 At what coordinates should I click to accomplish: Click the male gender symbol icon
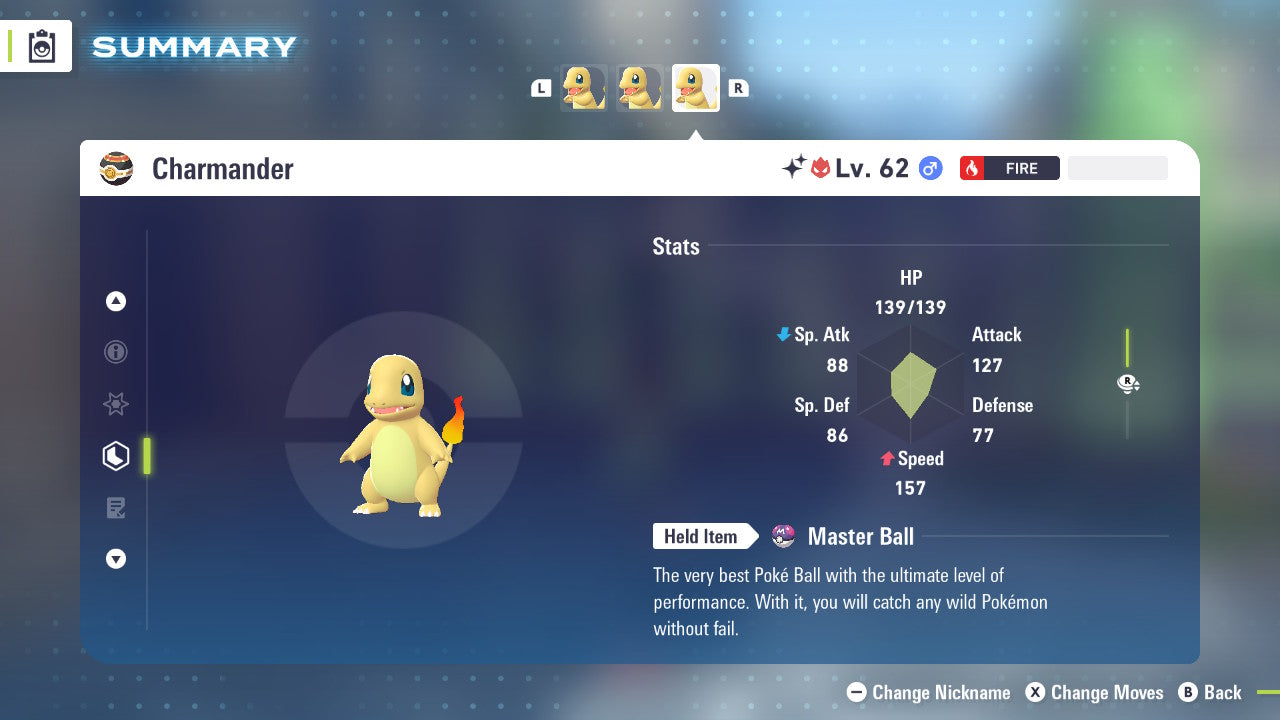(930, 168)
